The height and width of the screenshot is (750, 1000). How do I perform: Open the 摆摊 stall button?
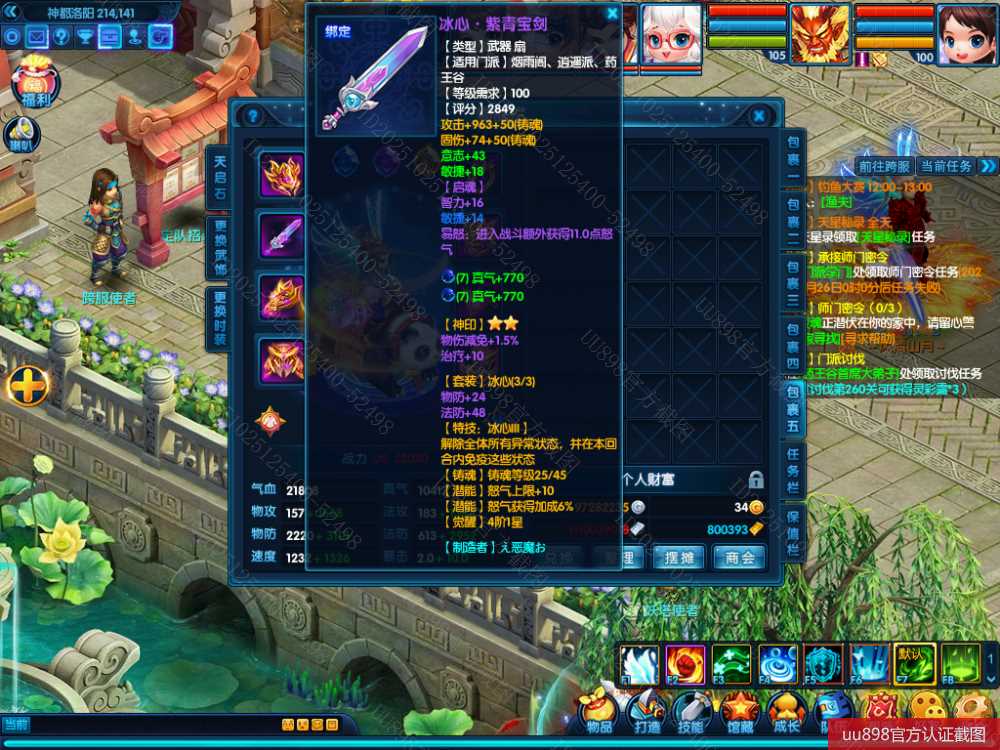click(x=680, y=557)
